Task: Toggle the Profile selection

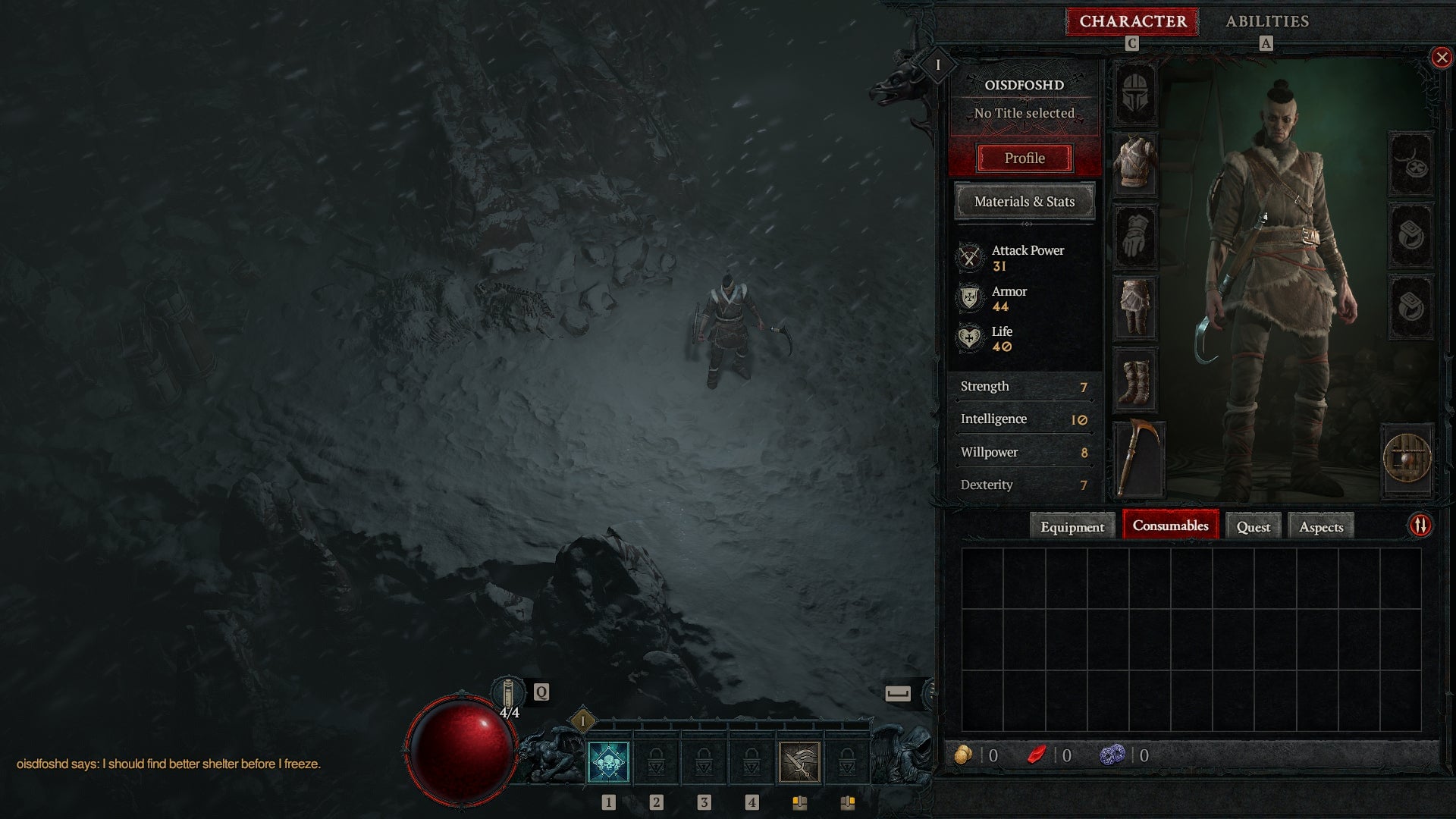Action: pyautogui.click(x=1026, y=158)
